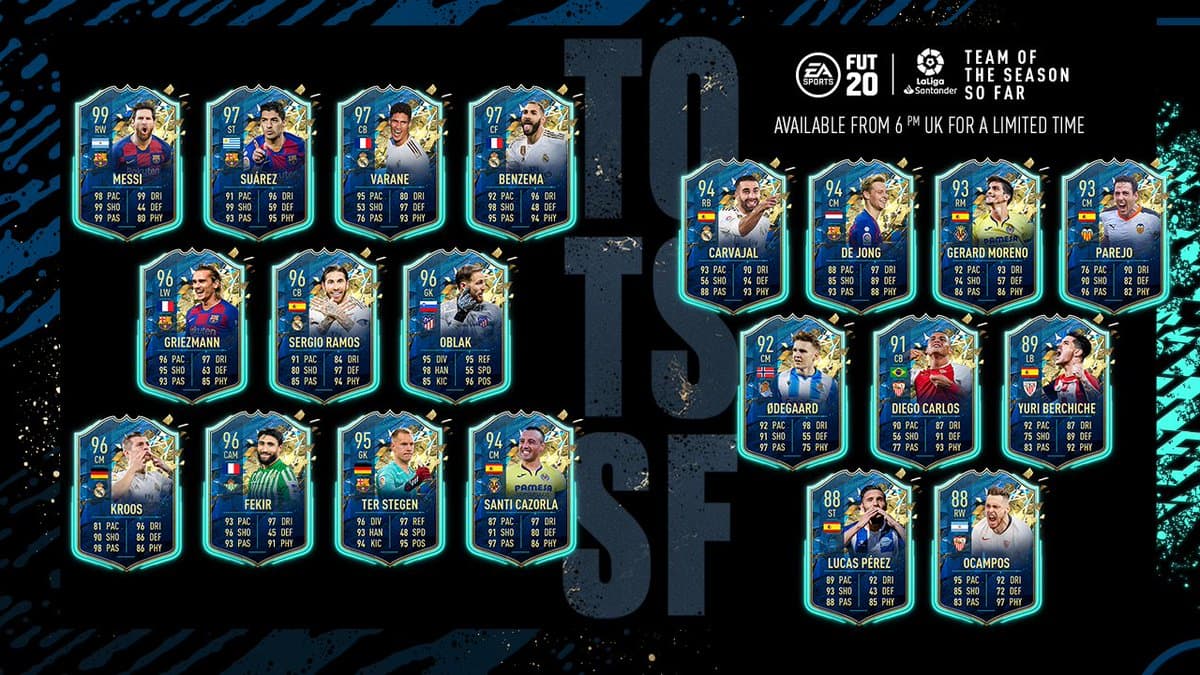Pick the Parejo 93 card
Image resolution: width=1200 pixels, height=675 pixels.
click(1114, 235)
